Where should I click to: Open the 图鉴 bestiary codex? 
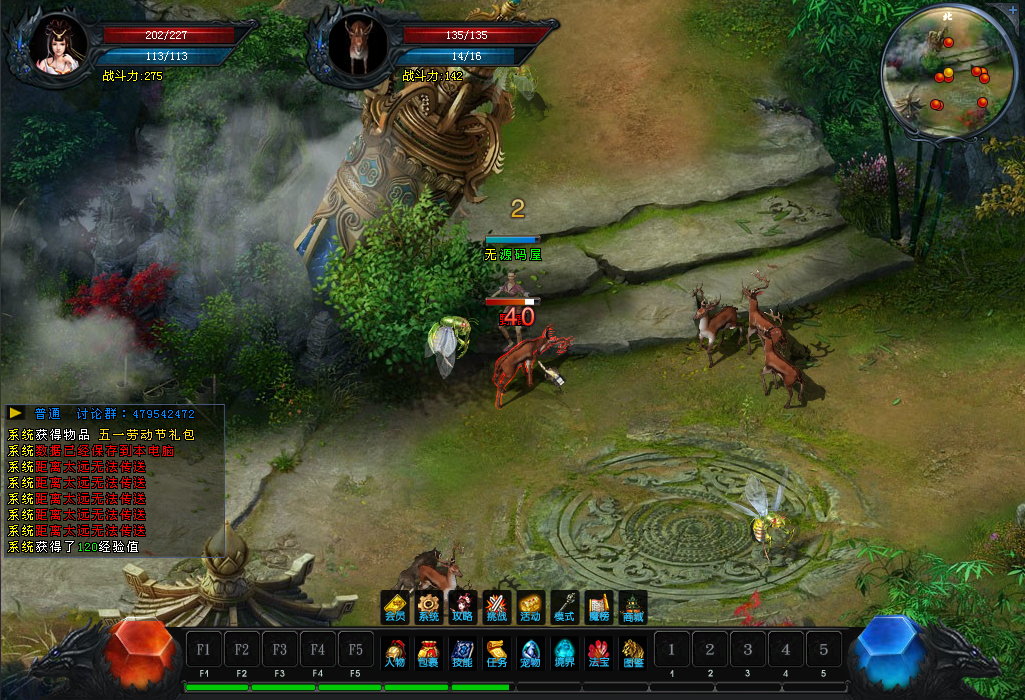pos(633,653)
